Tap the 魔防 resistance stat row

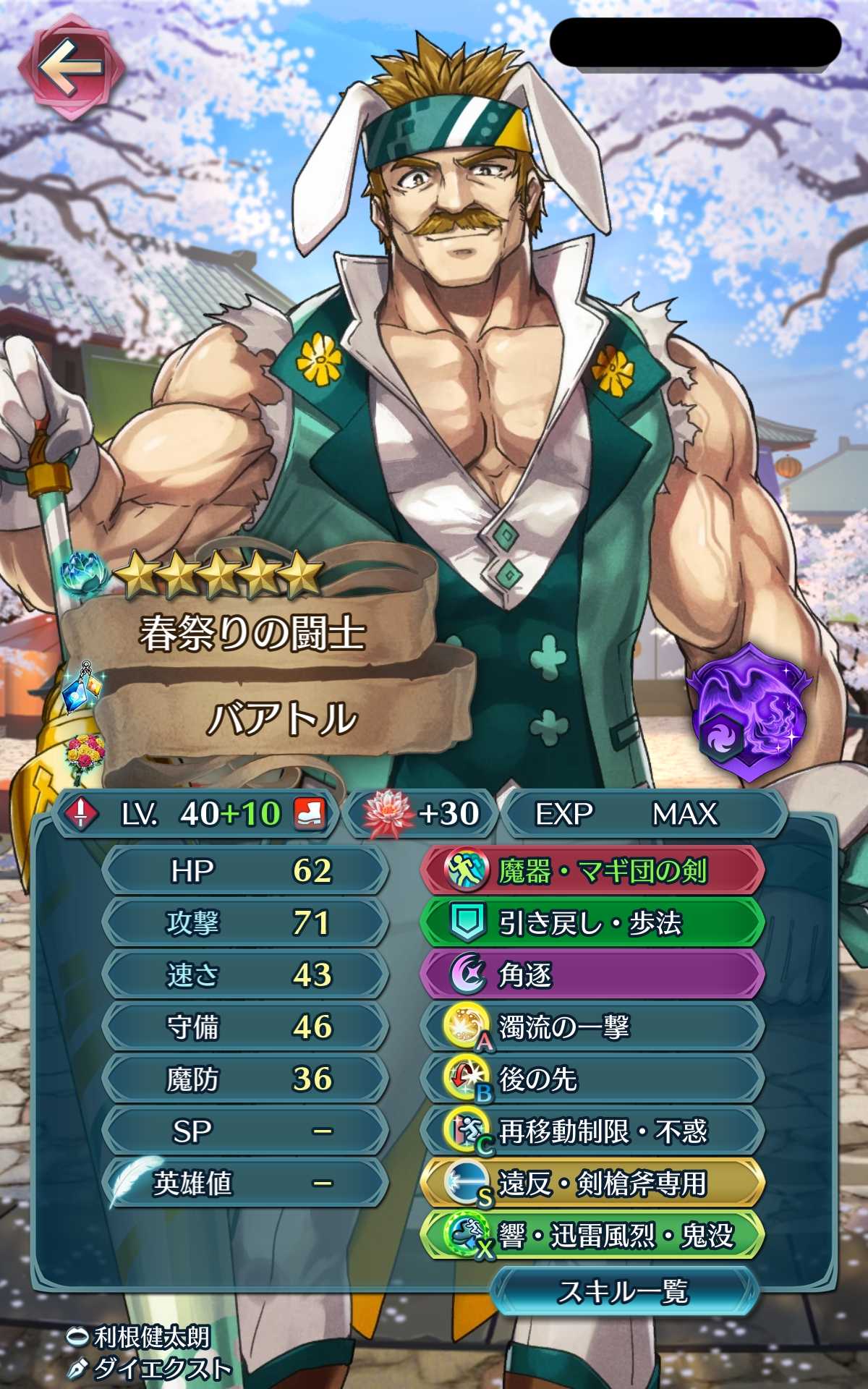246,1079
